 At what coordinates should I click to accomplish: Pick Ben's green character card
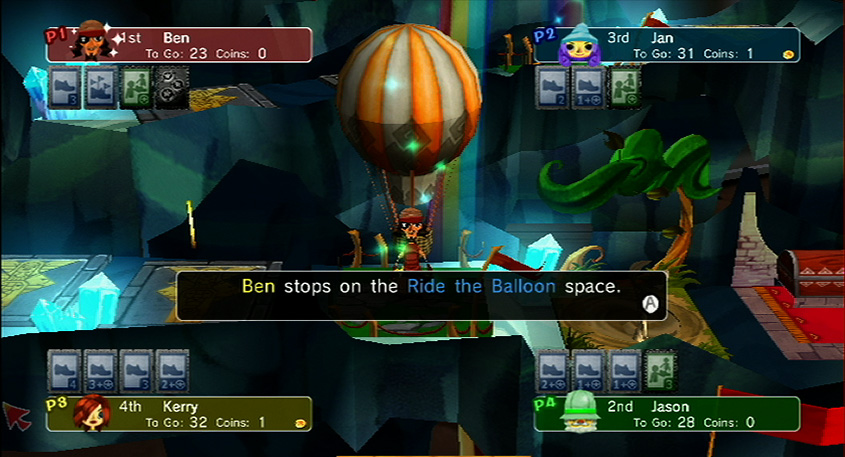pos(137,85)
